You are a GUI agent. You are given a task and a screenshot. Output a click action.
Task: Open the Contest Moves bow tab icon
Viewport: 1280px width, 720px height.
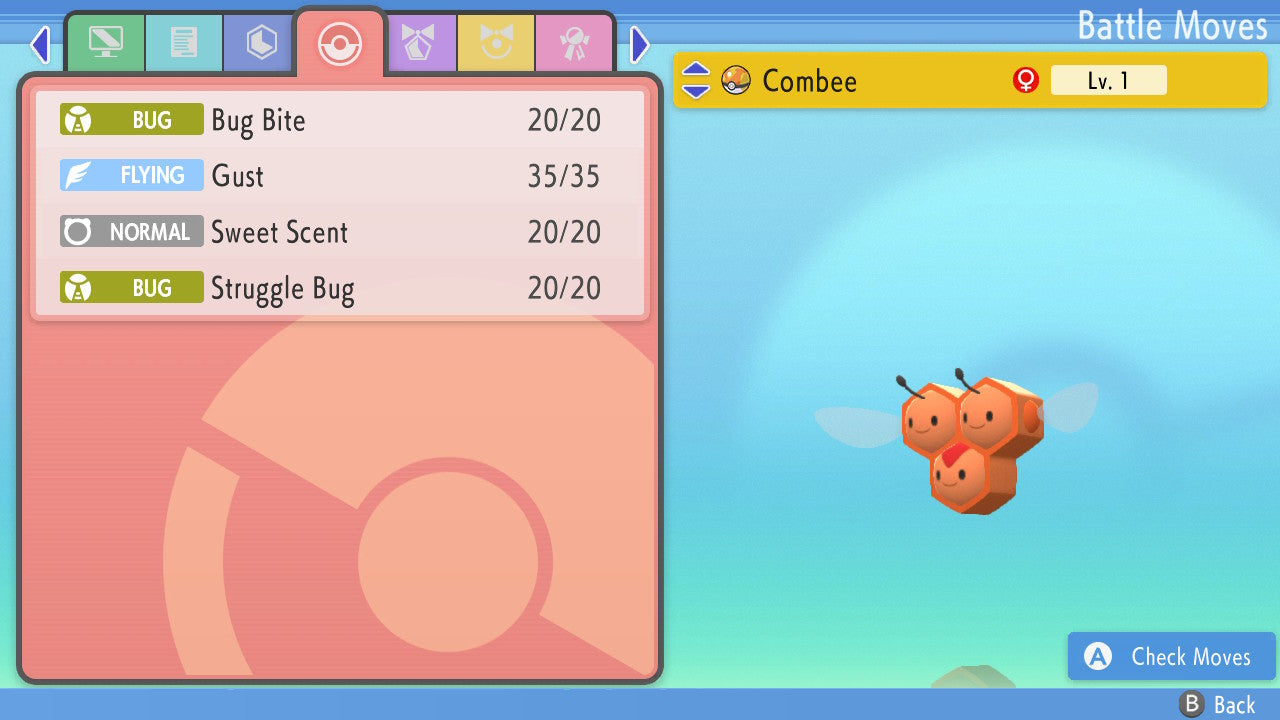(x=421, y=43)
